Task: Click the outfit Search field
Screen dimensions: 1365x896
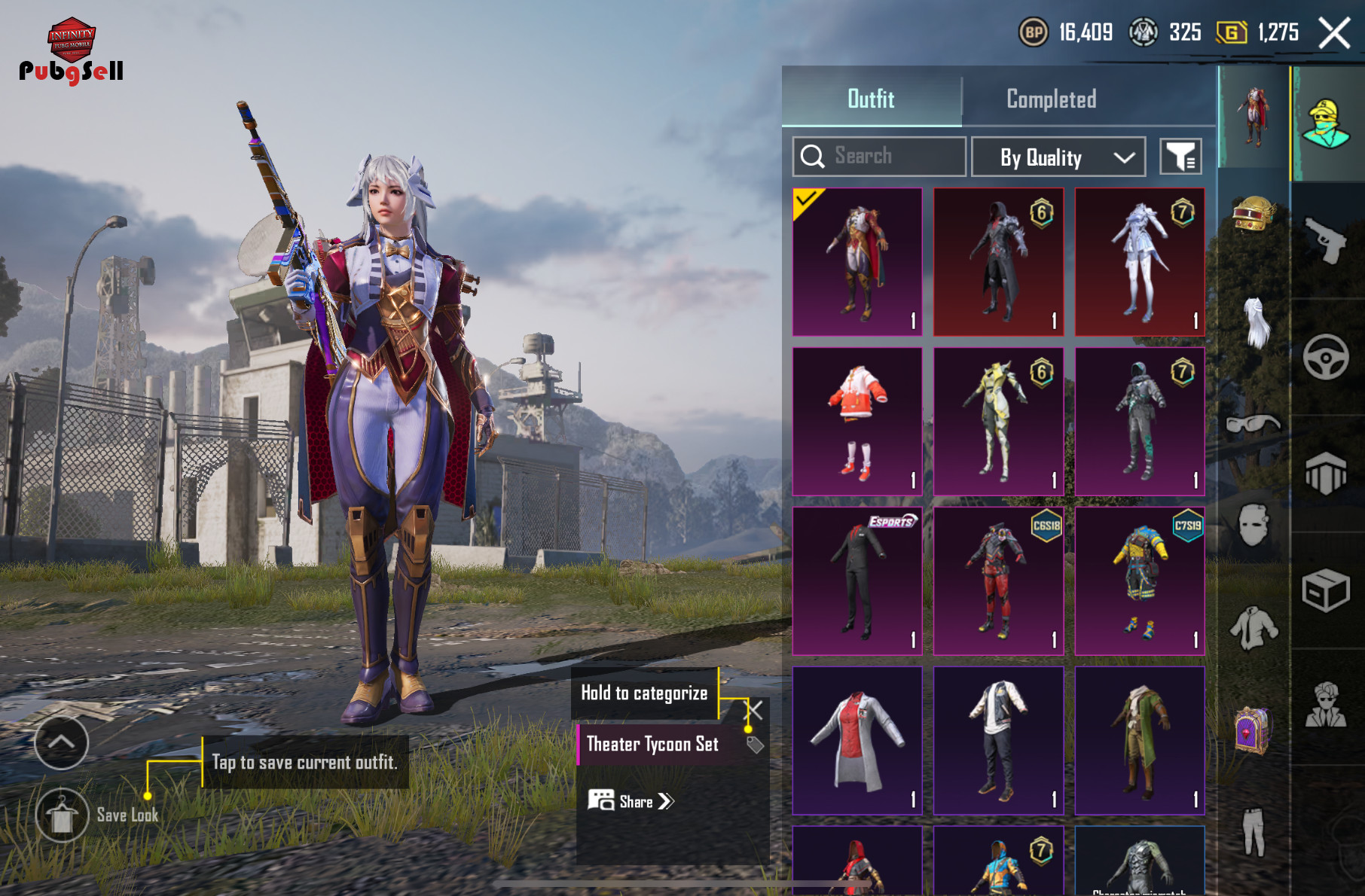Action: click(879, 157)
